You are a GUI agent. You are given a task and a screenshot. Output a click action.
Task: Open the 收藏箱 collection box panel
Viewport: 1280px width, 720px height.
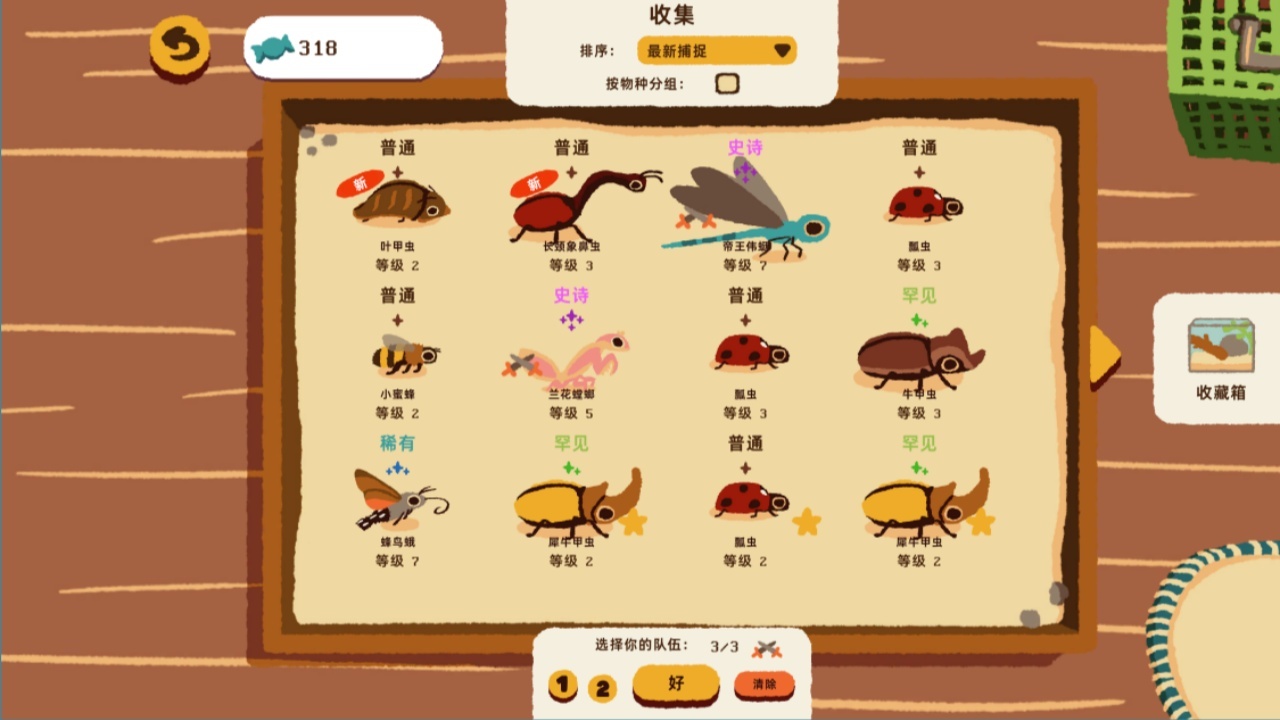pyautogui.click(x=1218, y=356)
